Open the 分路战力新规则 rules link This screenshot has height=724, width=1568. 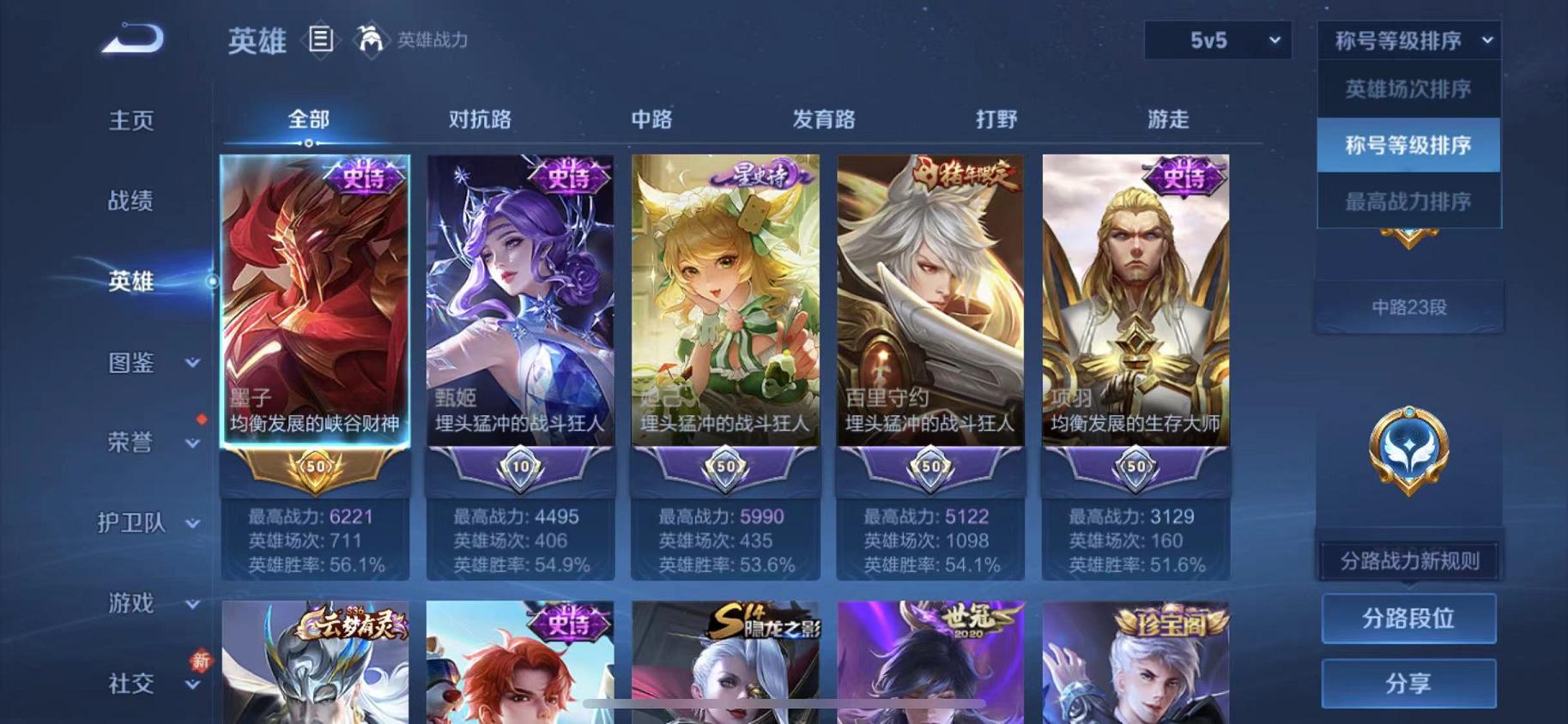click(x=1408, y=561)
